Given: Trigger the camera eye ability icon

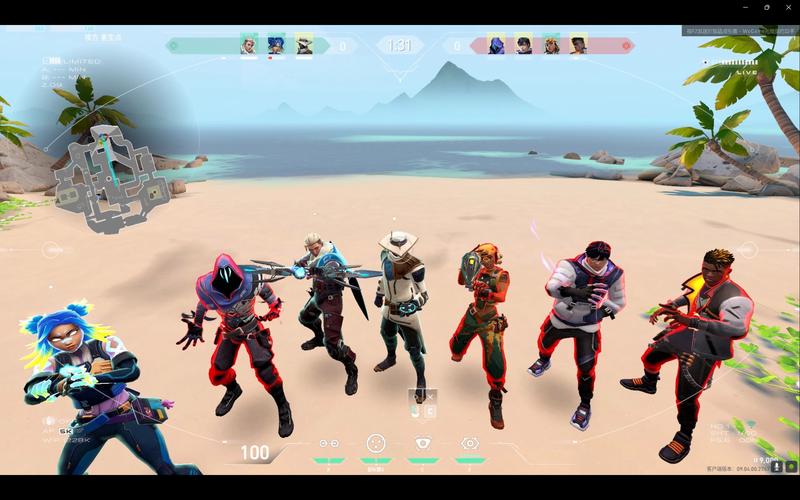Looking at the screenshot, I should point(422,443).
